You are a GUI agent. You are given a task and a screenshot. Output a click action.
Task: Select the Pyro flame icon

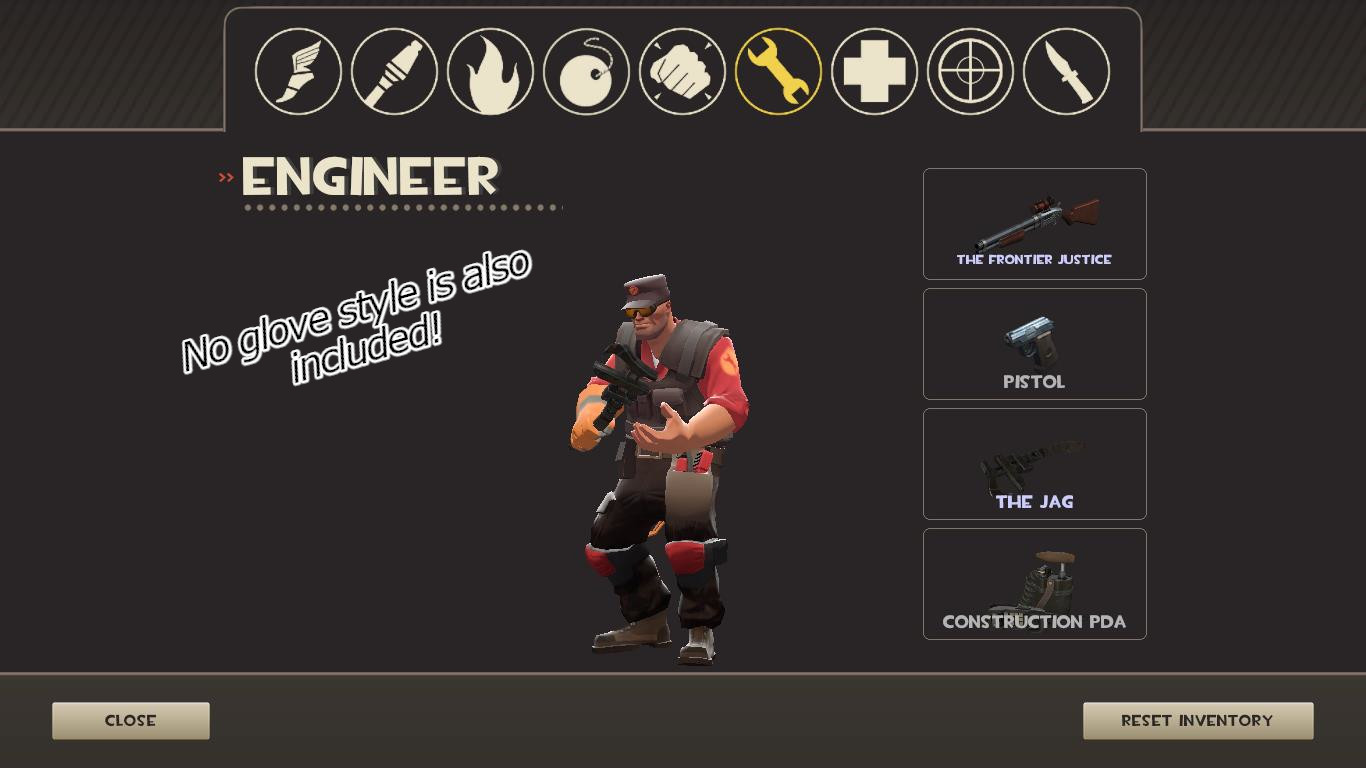489,70
